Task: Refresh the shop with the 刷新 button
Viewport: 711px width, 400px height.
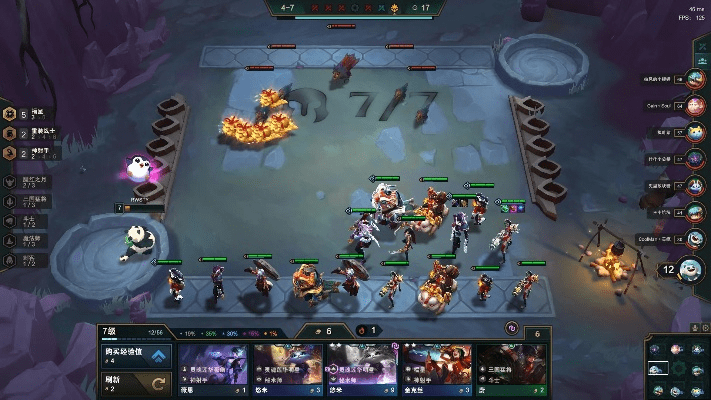Action: click(136, 382)
